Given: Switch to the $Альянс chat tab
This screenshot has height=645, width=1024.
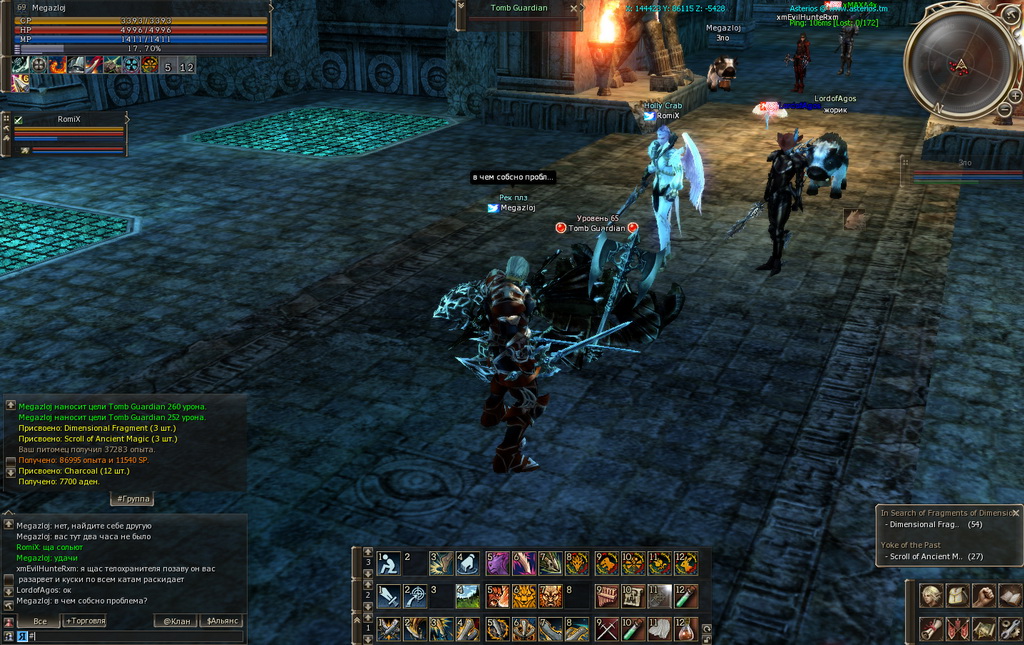Looking at the screenshot, I should point(222,621).
